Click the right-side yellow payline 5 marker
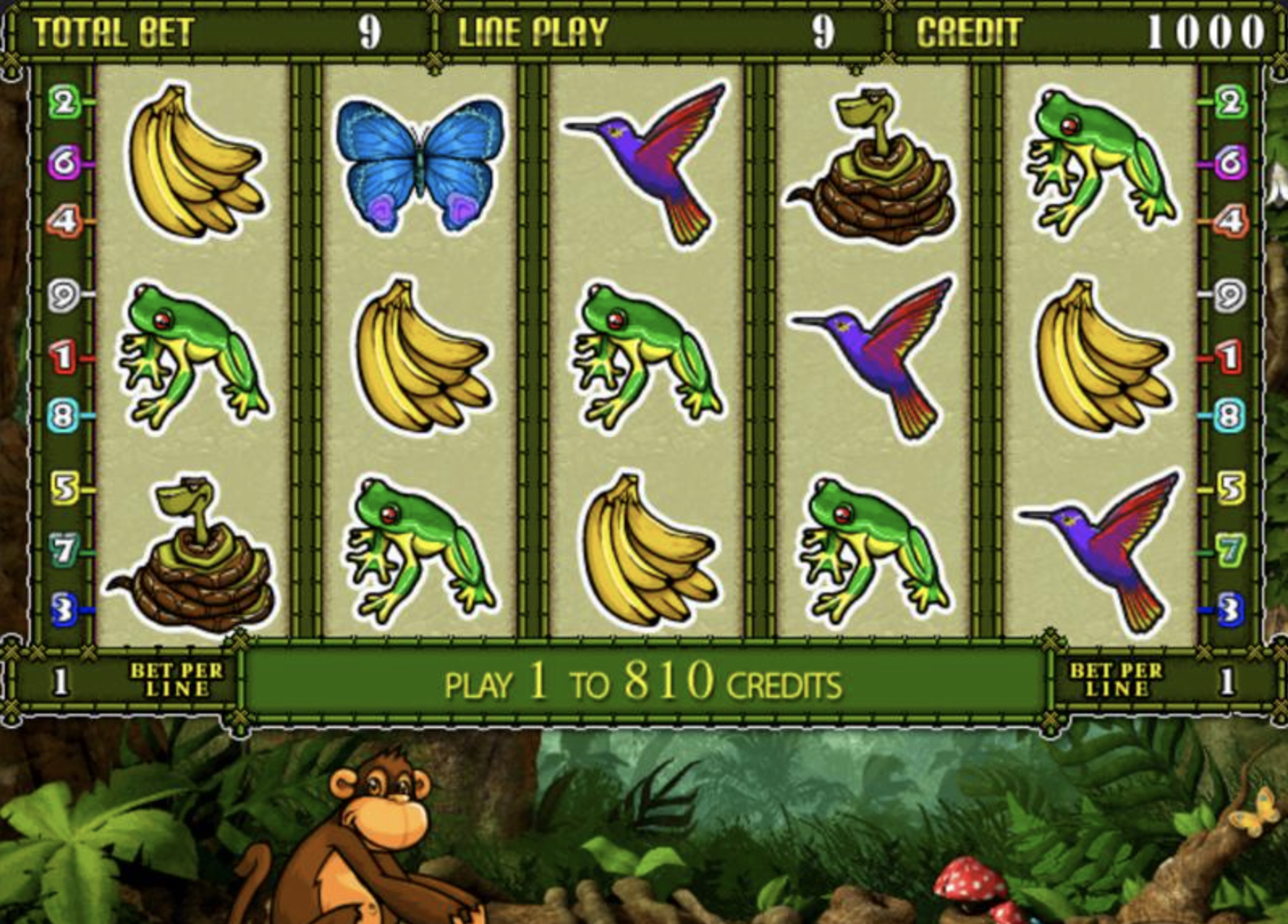 pos(1229,488)
